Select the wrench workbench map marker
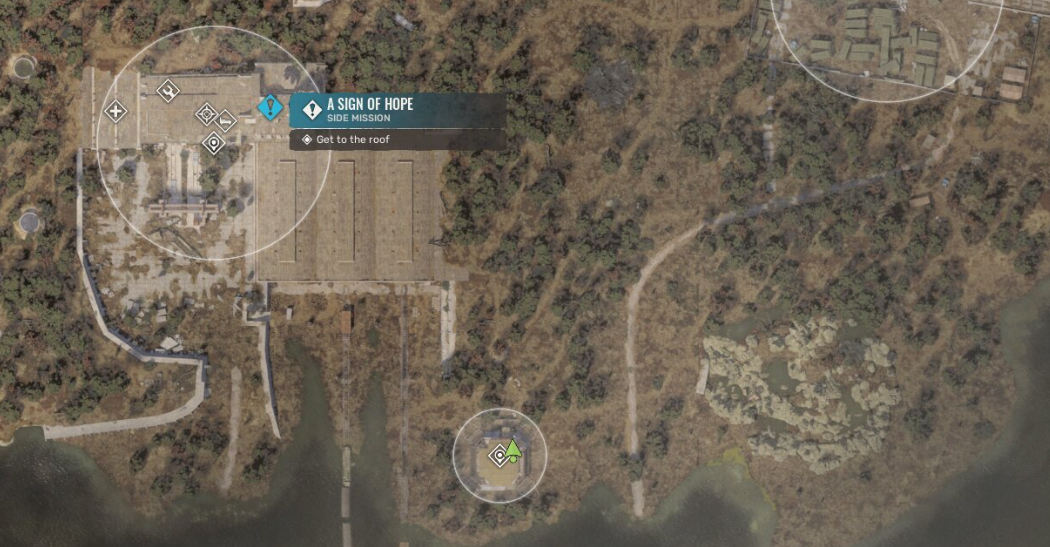Image resolution: width=1050 pixels, height=547 pixels. (168, 91)
